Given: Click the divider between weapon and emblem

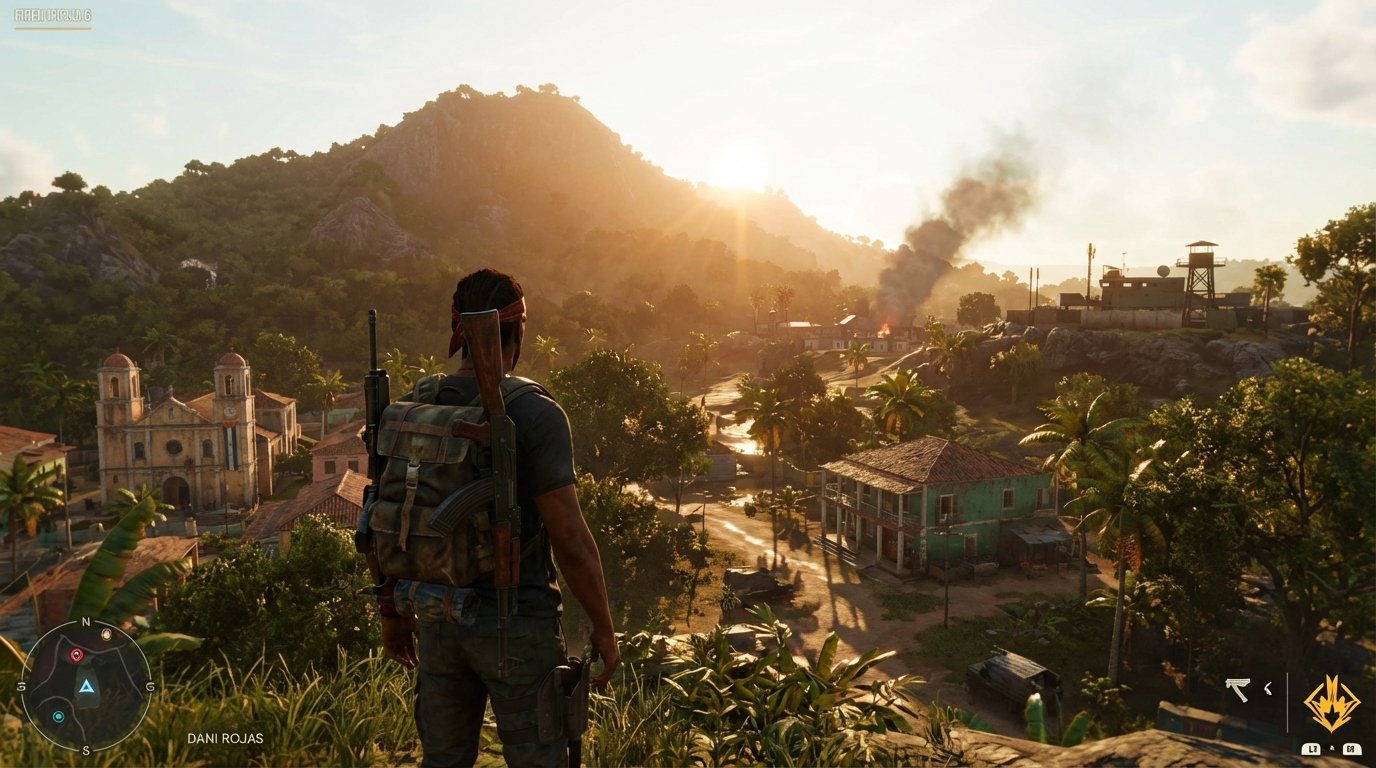Looking at the screenshot, I should [1287, 700].
